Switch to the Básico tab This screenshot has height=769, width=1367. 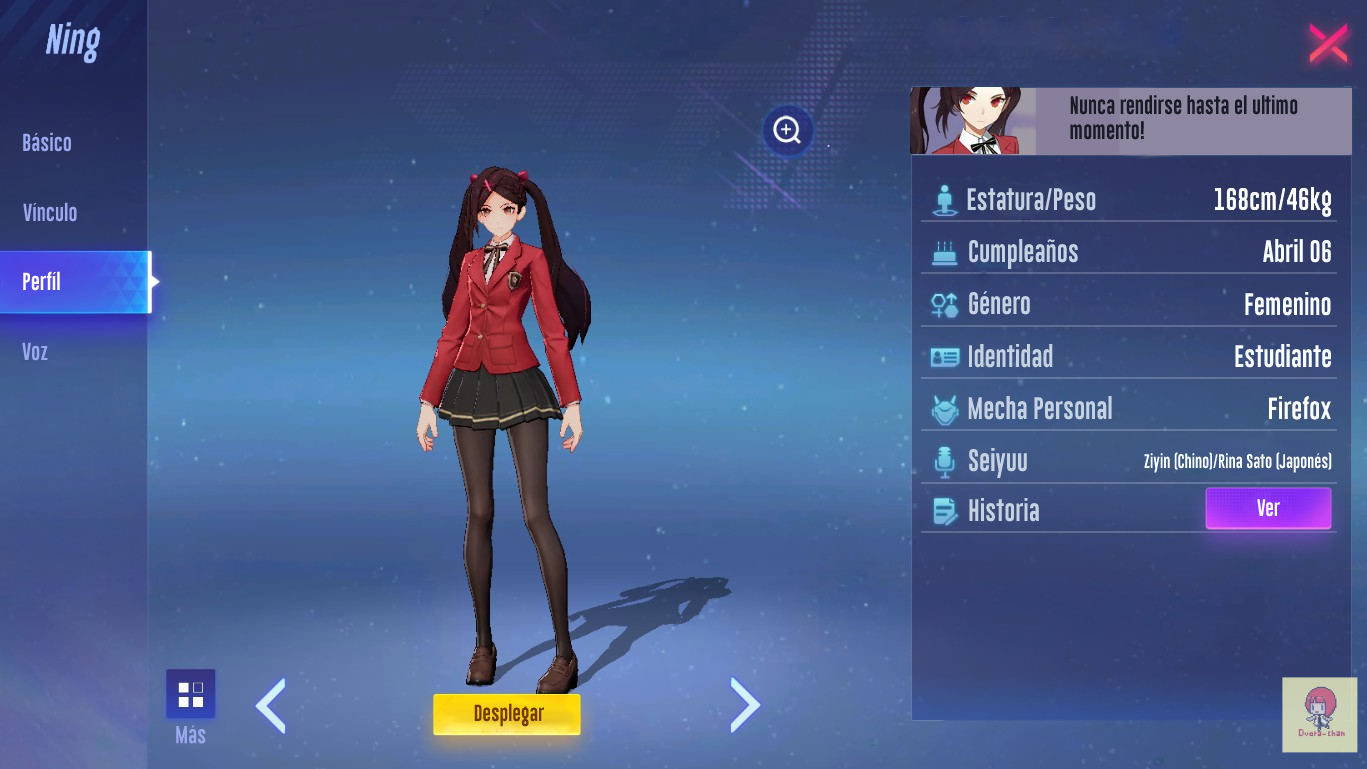tap(47, 143)
